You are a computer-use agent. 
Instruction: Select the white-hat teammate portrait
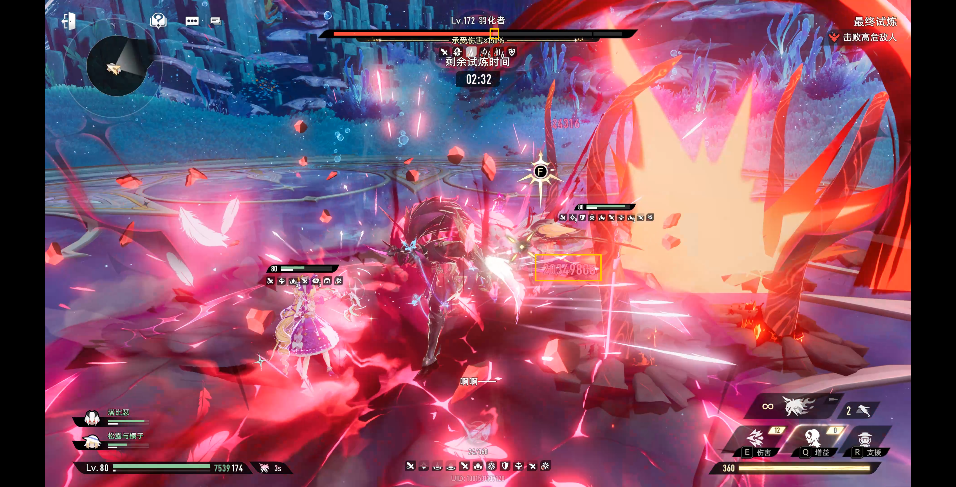(92, 439)
